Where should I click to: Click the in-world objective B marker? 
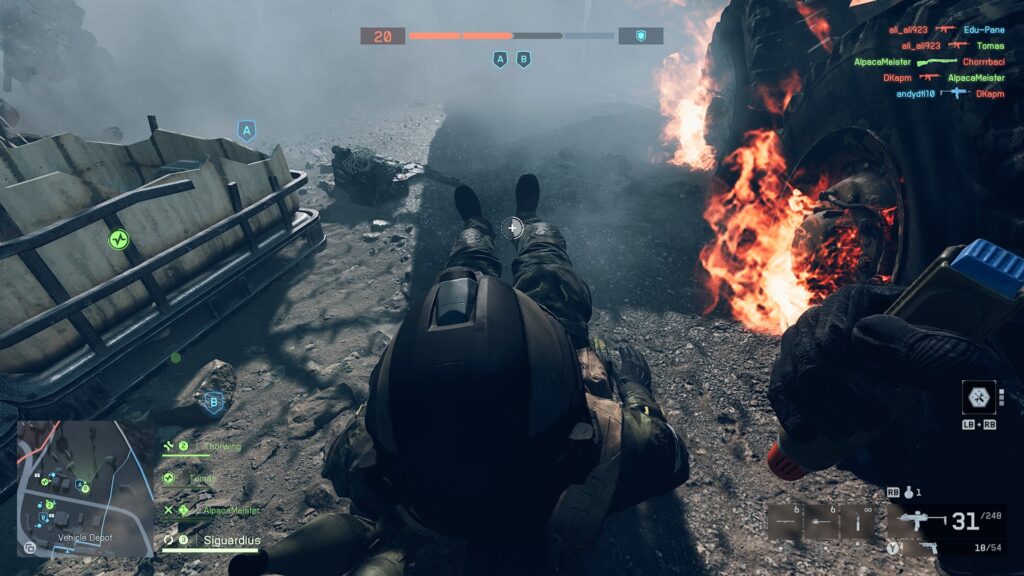pyautogui.click(x=212, y=403)
